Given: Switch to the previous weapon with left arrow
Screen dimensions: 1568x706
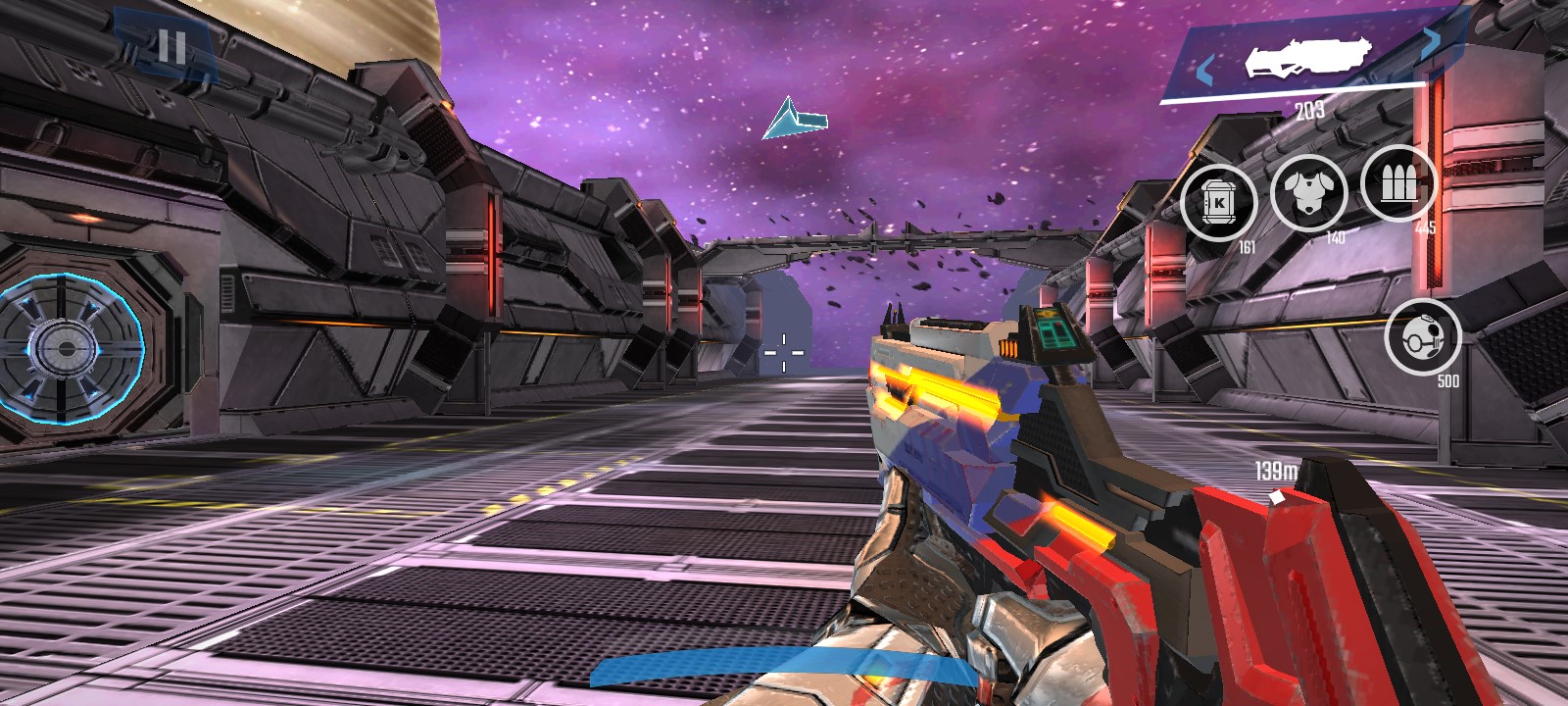Looking at the screenshot, I should (x=1205, y=71).
